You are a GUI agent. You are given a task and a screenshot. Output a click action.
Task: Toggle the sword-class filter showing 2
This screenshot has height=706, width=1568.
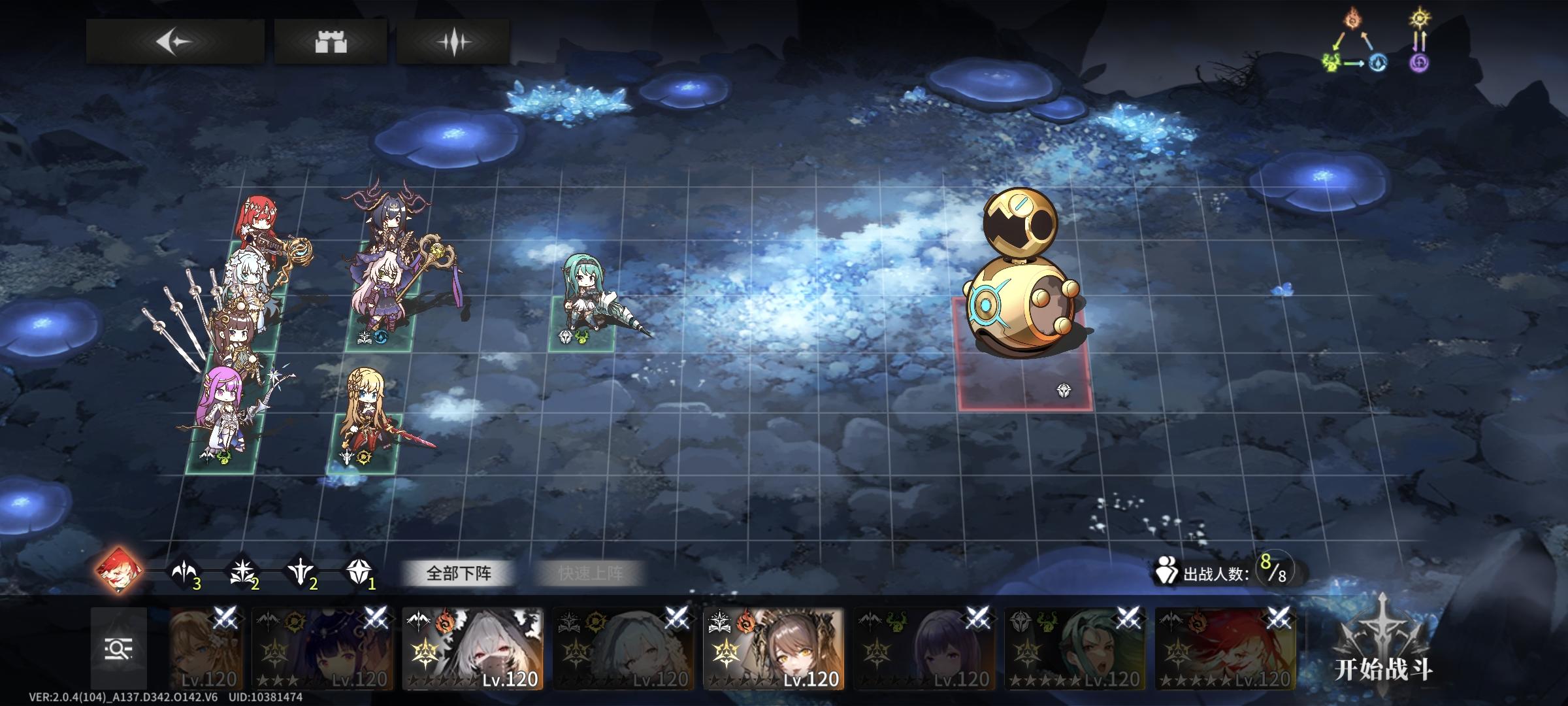point(301,572)
